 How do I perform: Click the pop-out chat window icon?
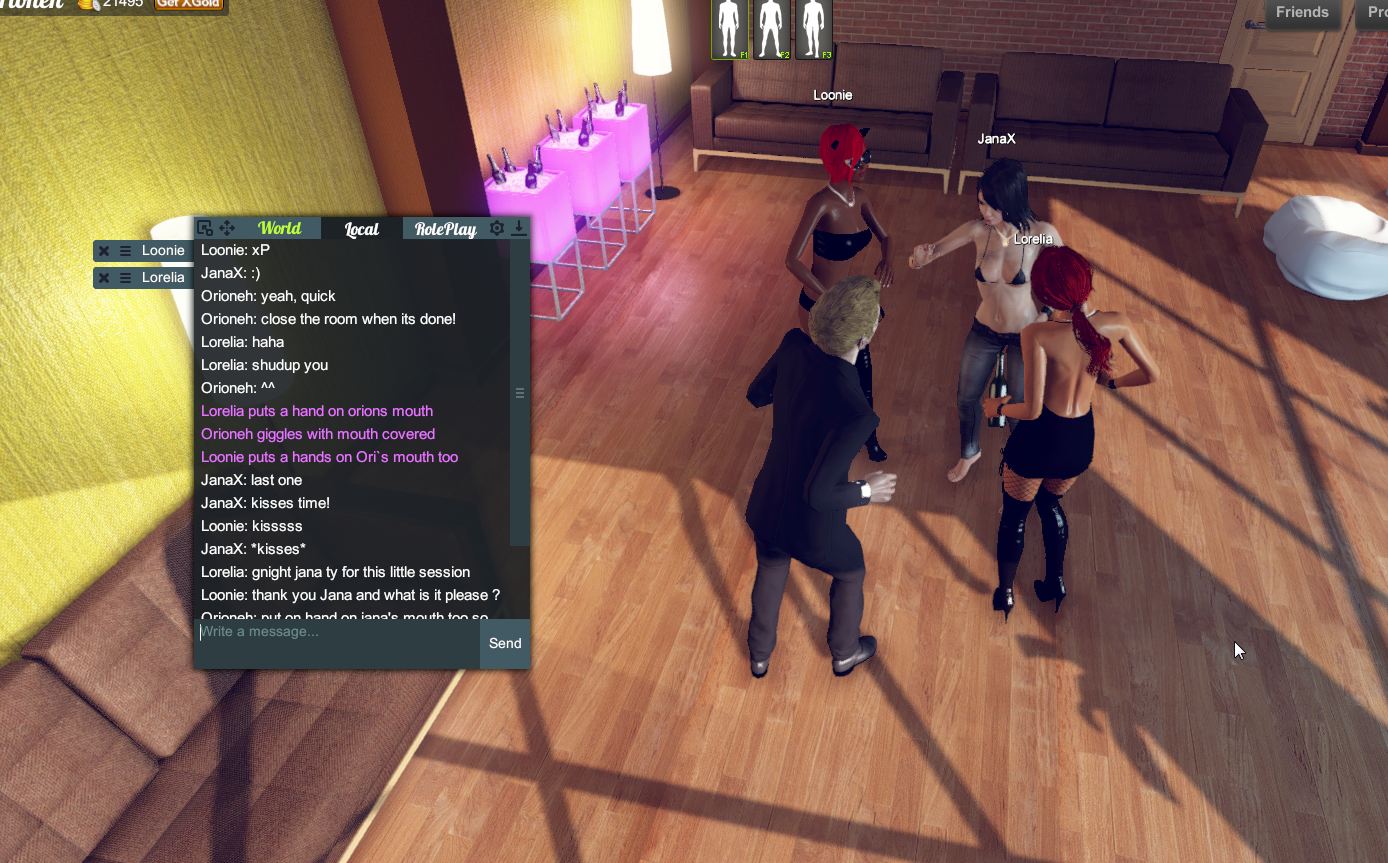click(x=205, y=228)
